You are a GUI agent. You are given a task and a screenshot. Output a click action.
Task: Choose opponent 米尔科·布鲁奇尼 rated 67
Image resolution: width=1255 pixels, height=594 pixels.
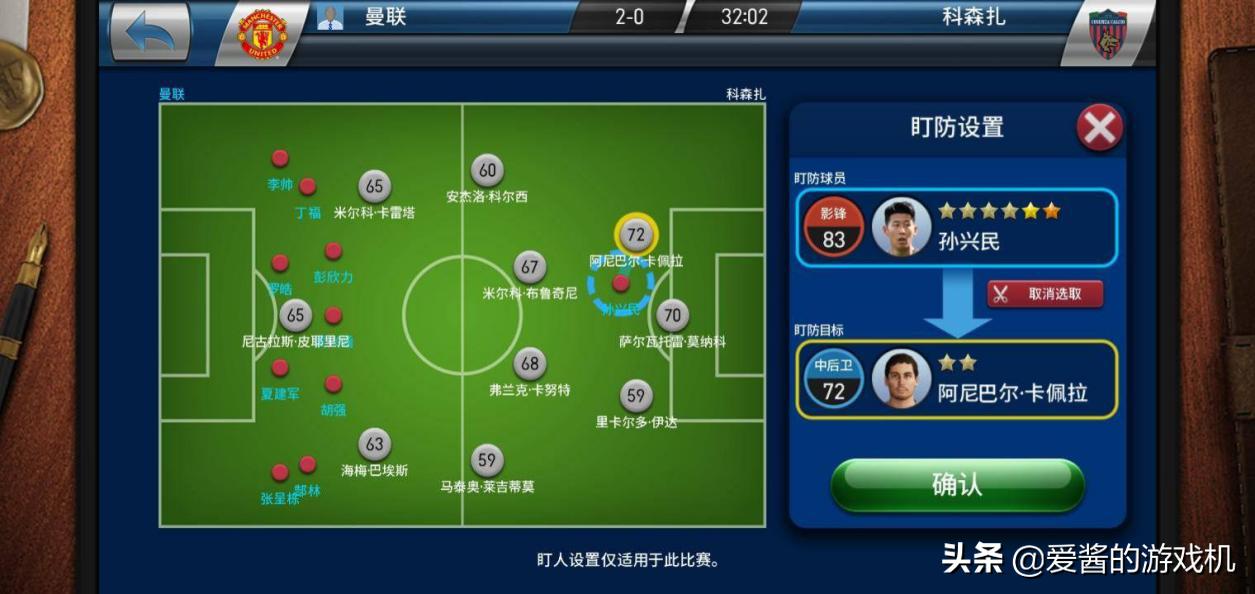(x=529, y=268)
